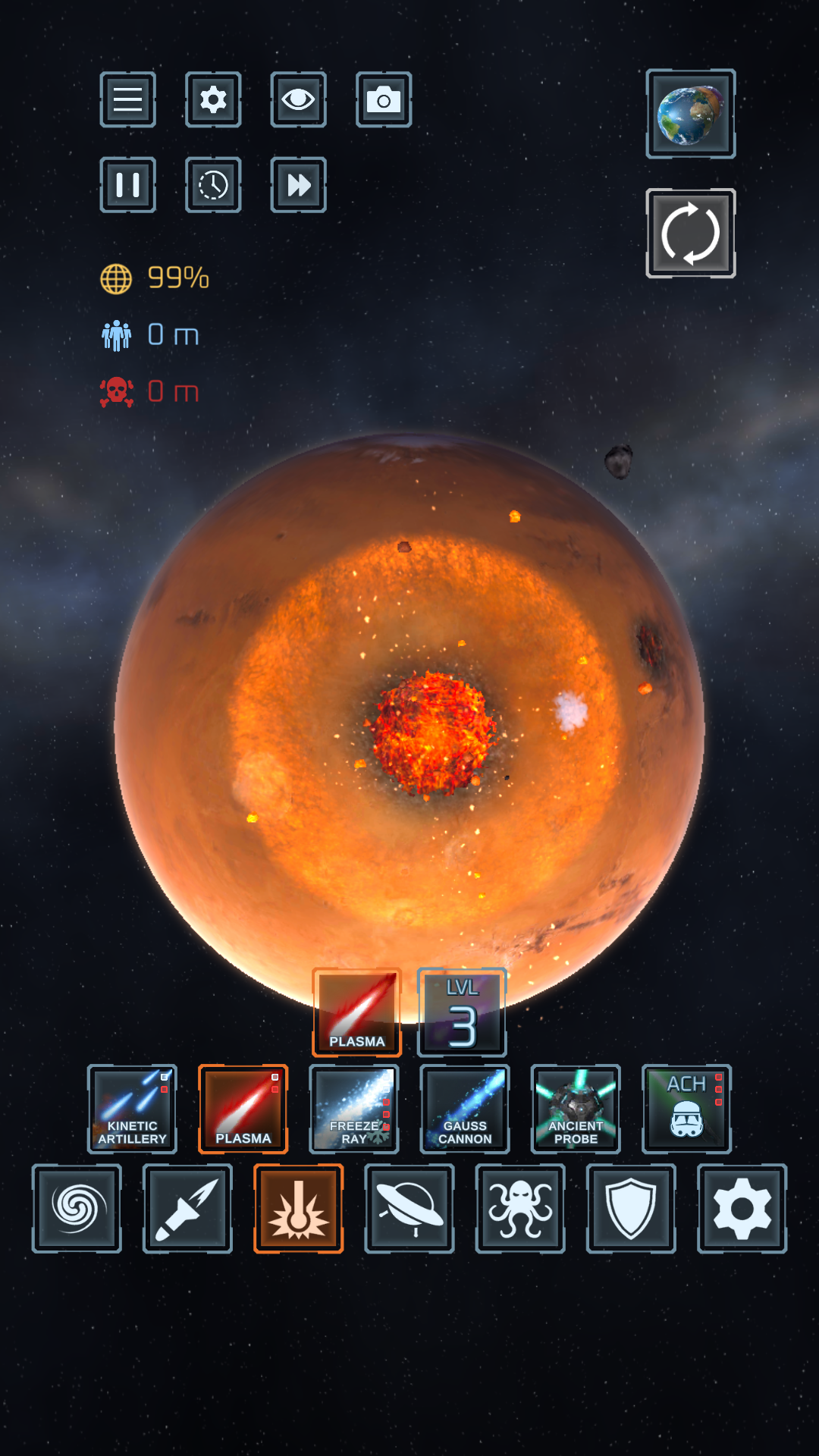Activate the Ancient Probe weapon
Screen dimensions: 819x1456
(576, 1109)
